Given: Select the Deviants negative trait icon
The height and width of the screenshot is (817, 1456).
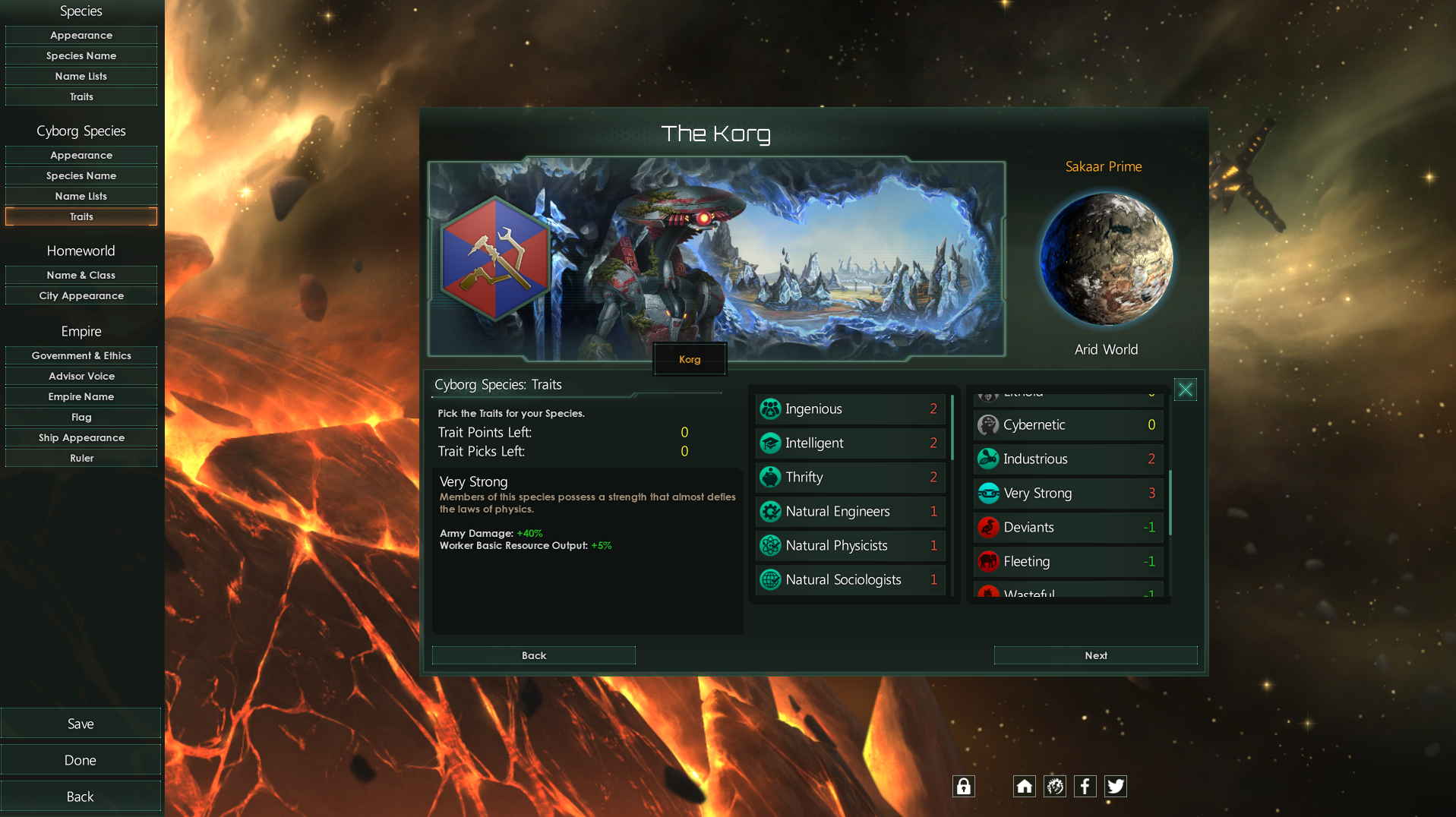Looking at the screenshot, I should pyautogui.click(x=987, y=527).
